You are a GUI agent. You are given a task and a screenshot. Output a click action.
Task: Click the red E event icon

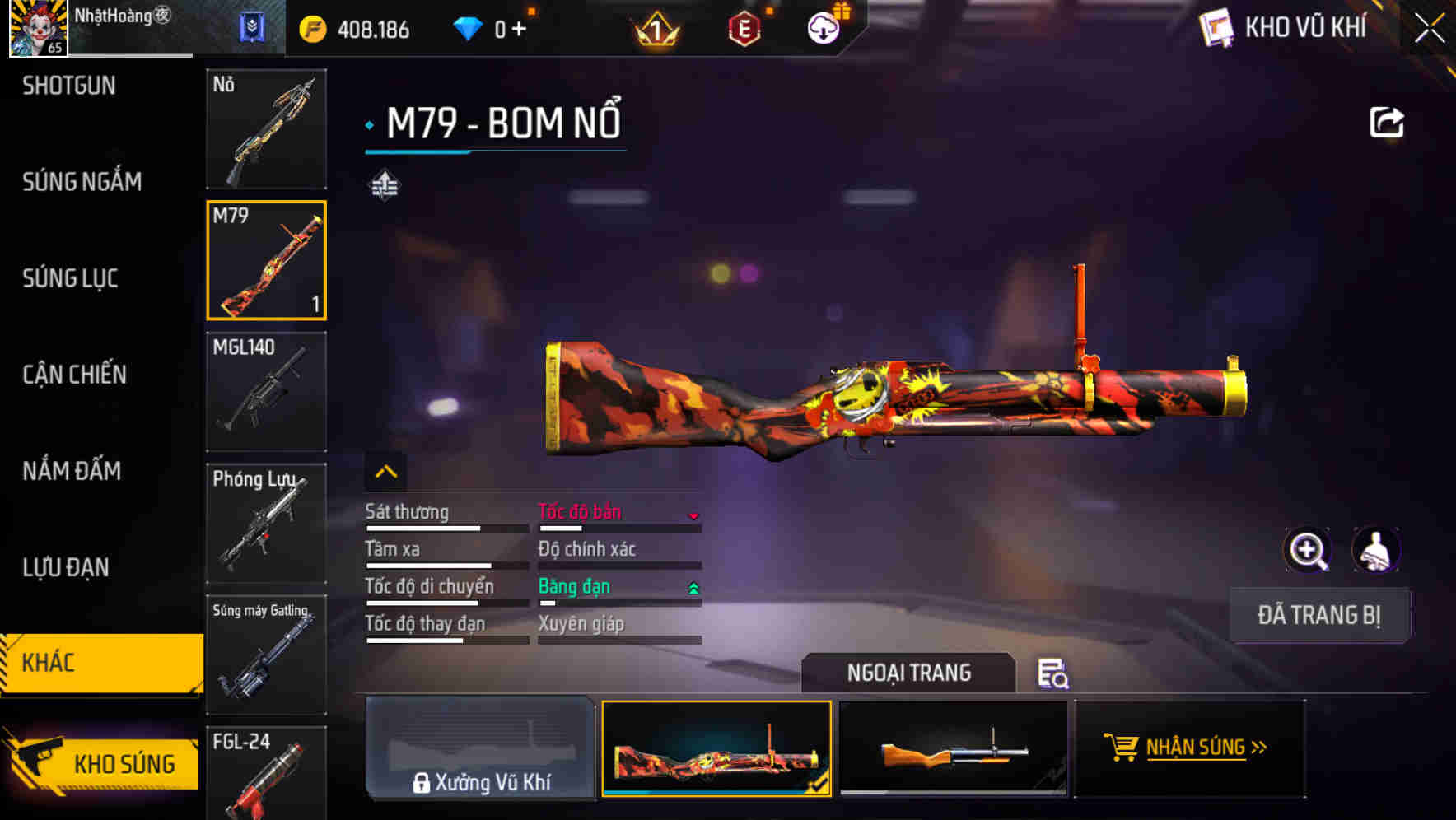pos(744,27)
